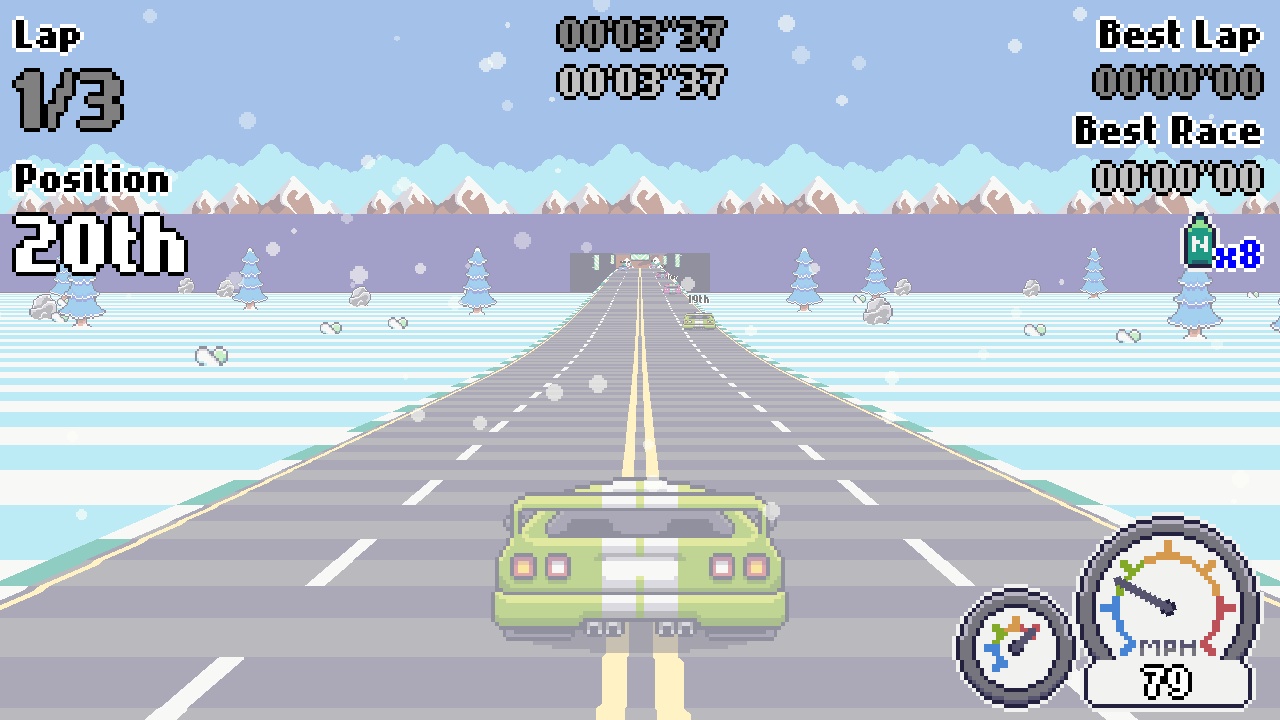Click the Best Lap time 00'00'00
1280x720 pixels.
[x=1178, y=83]
